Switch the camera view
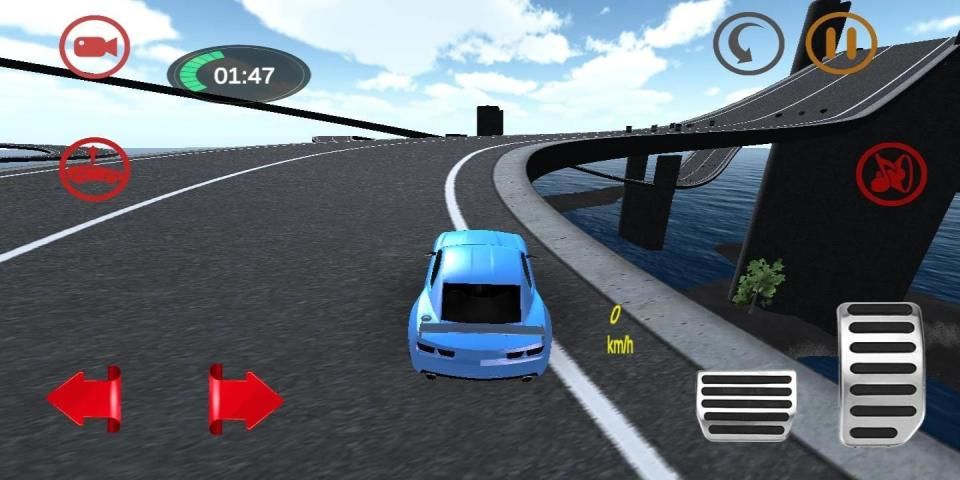This screenshot has width=960, height=480. [x=94, y=47]
